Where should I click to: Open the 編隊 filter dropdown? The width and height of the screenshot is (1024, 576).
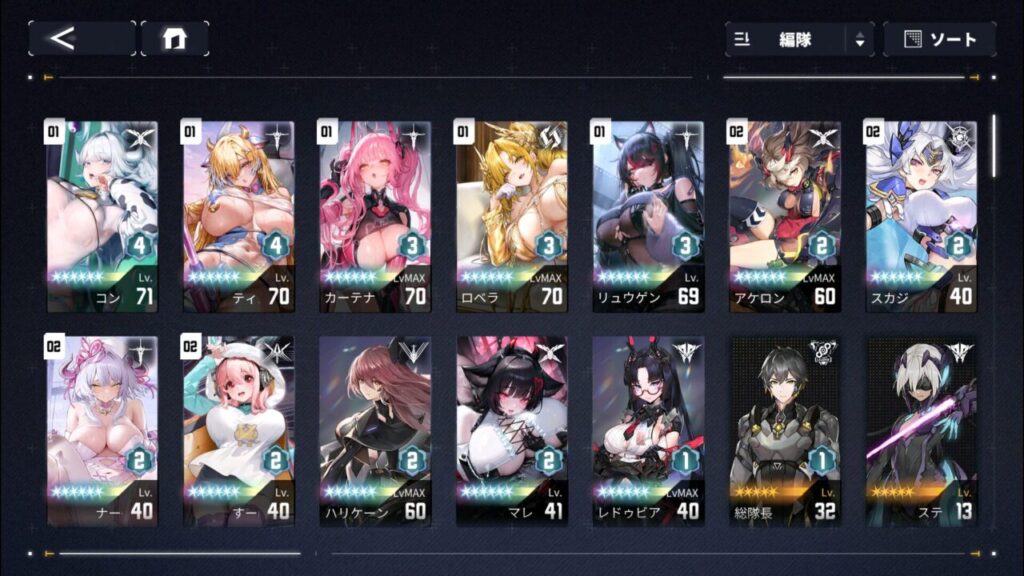(x=799, y=40)
